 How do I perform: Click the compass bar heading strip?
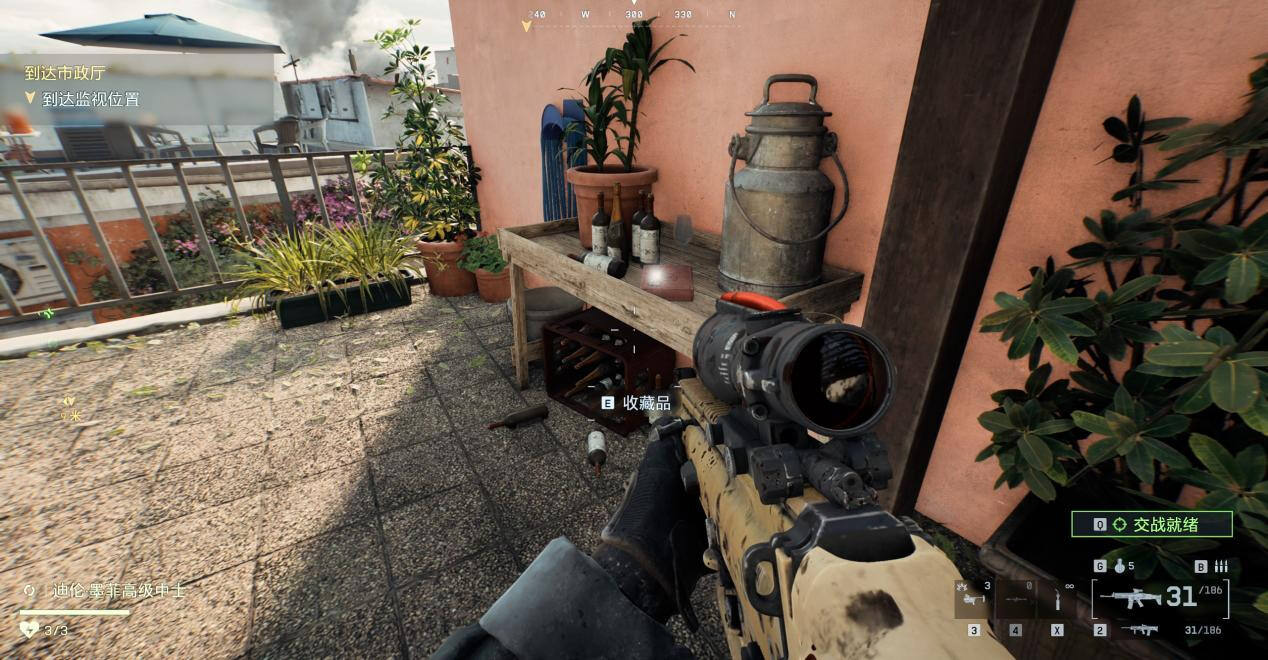pos(633,15)
